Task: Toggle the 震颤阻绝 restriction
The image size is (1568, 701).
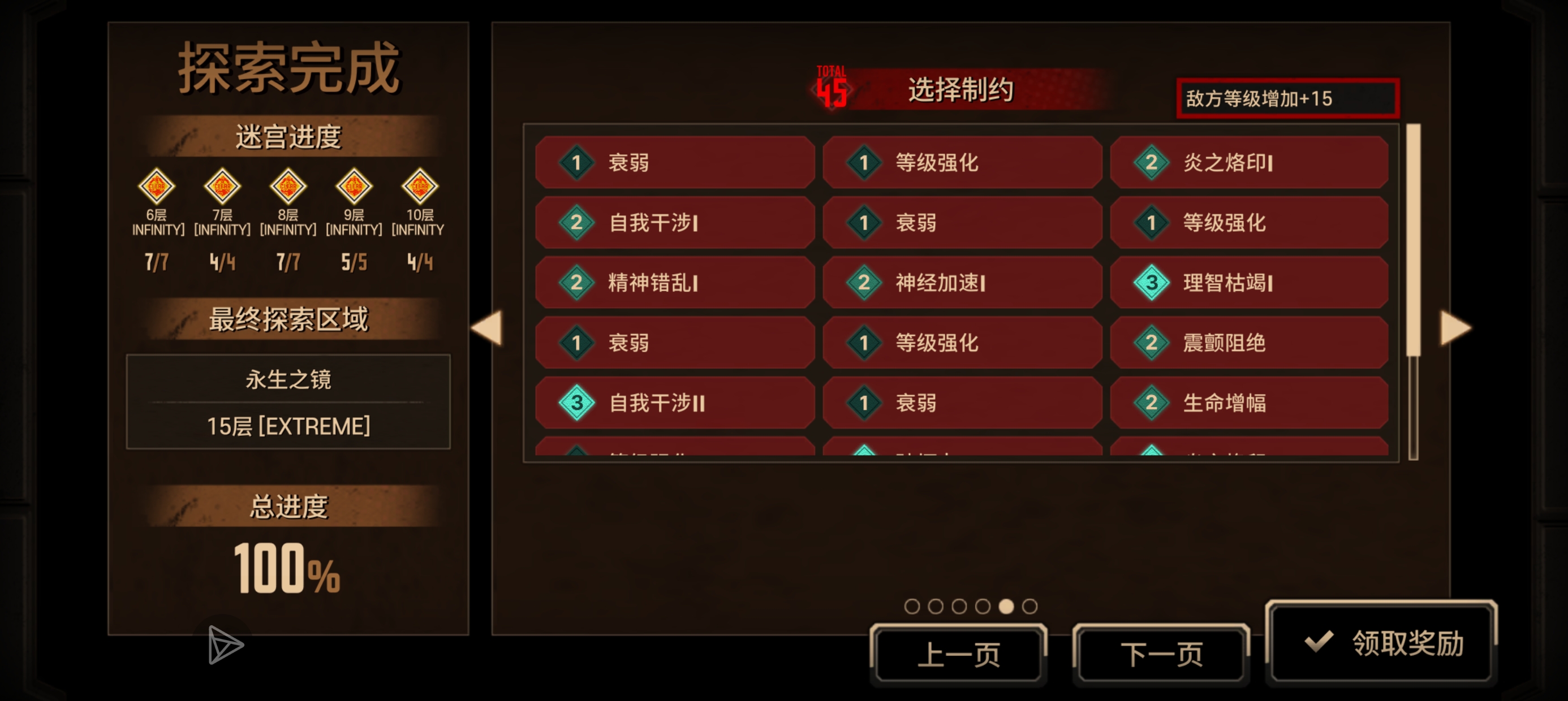Action: point(1250,342)
